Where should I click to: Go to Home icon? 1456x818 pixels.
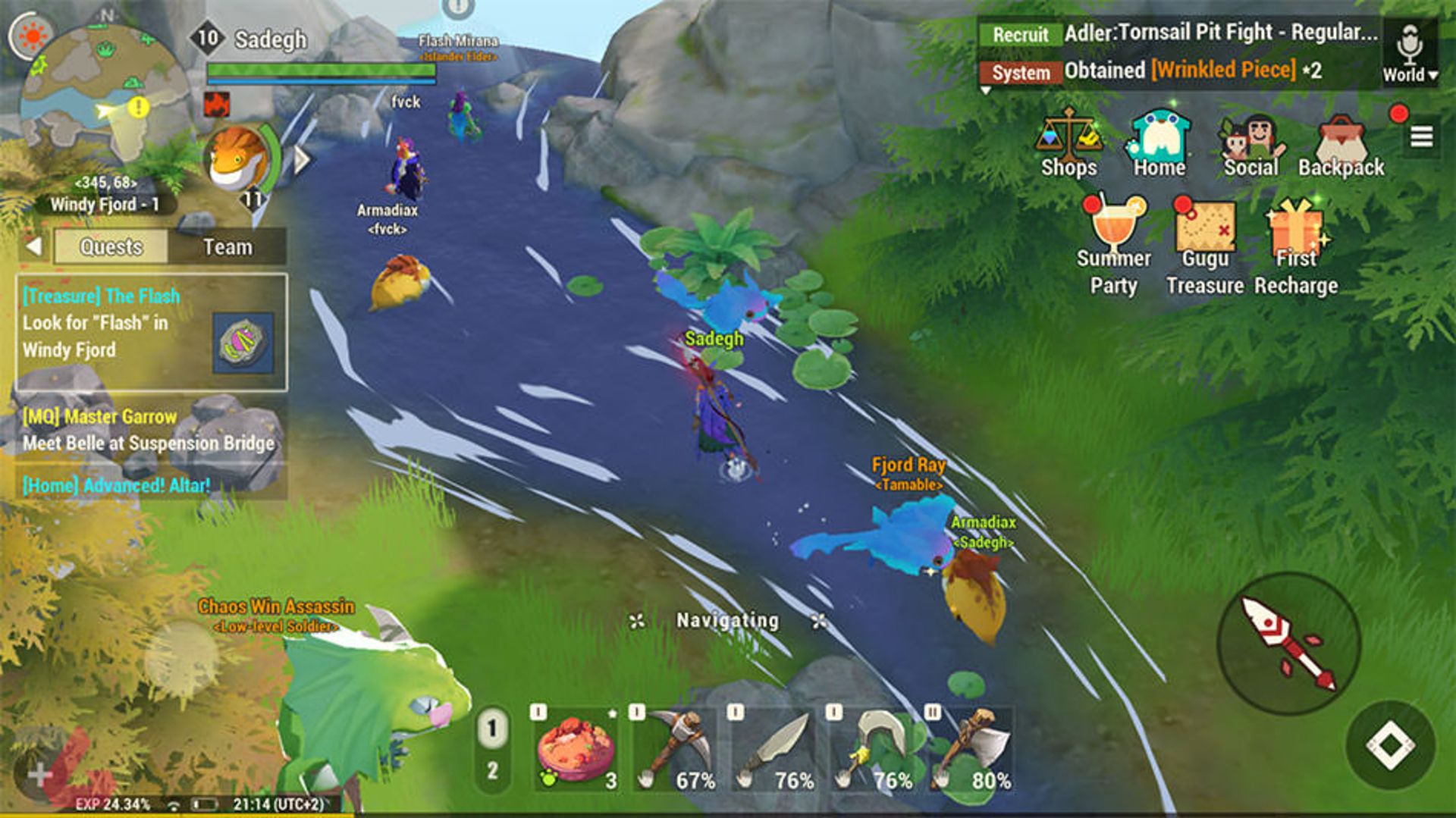coord(1159,144)
